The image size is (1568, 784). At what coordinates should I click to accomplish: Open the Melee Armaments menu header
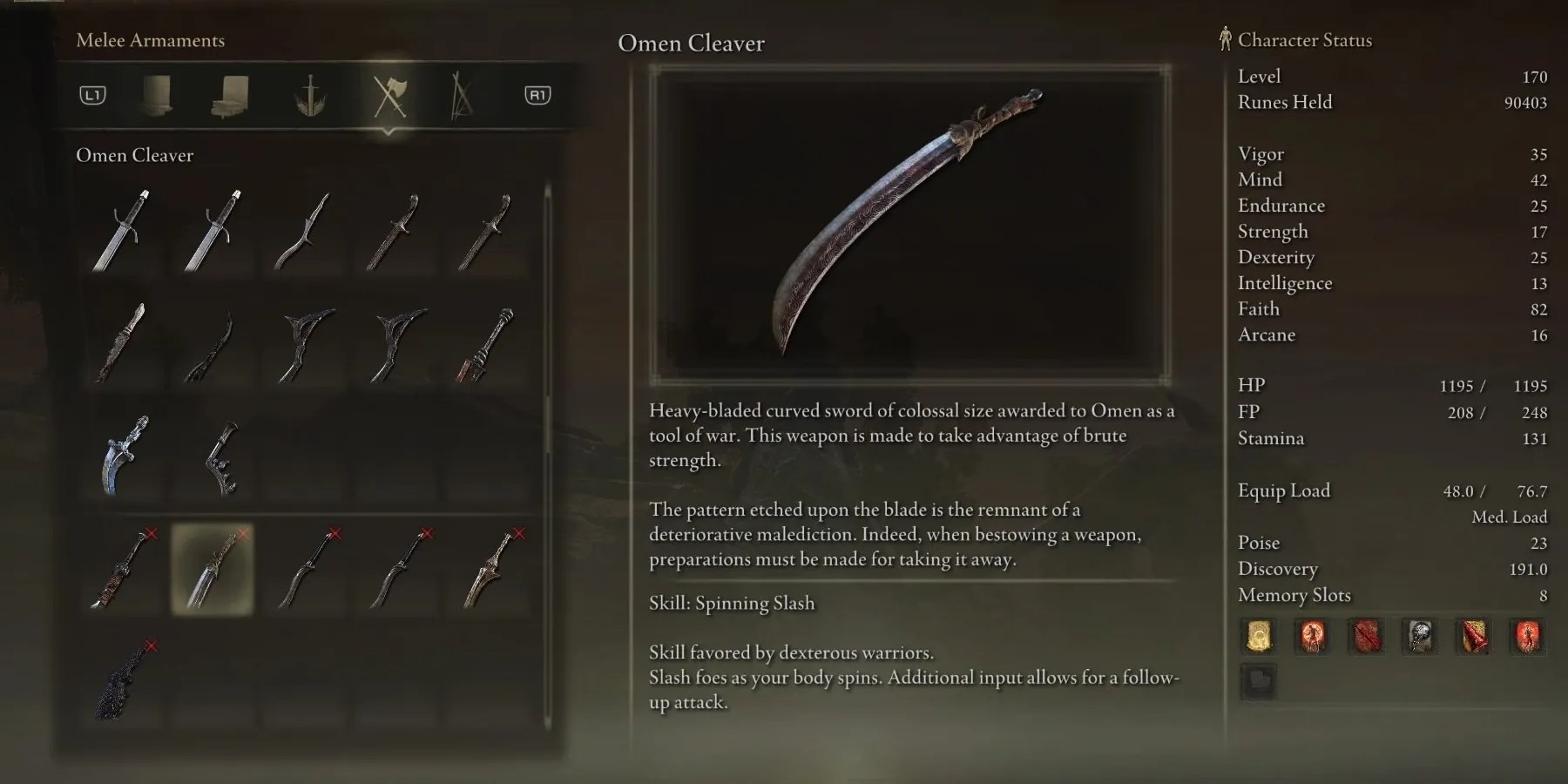150,40
